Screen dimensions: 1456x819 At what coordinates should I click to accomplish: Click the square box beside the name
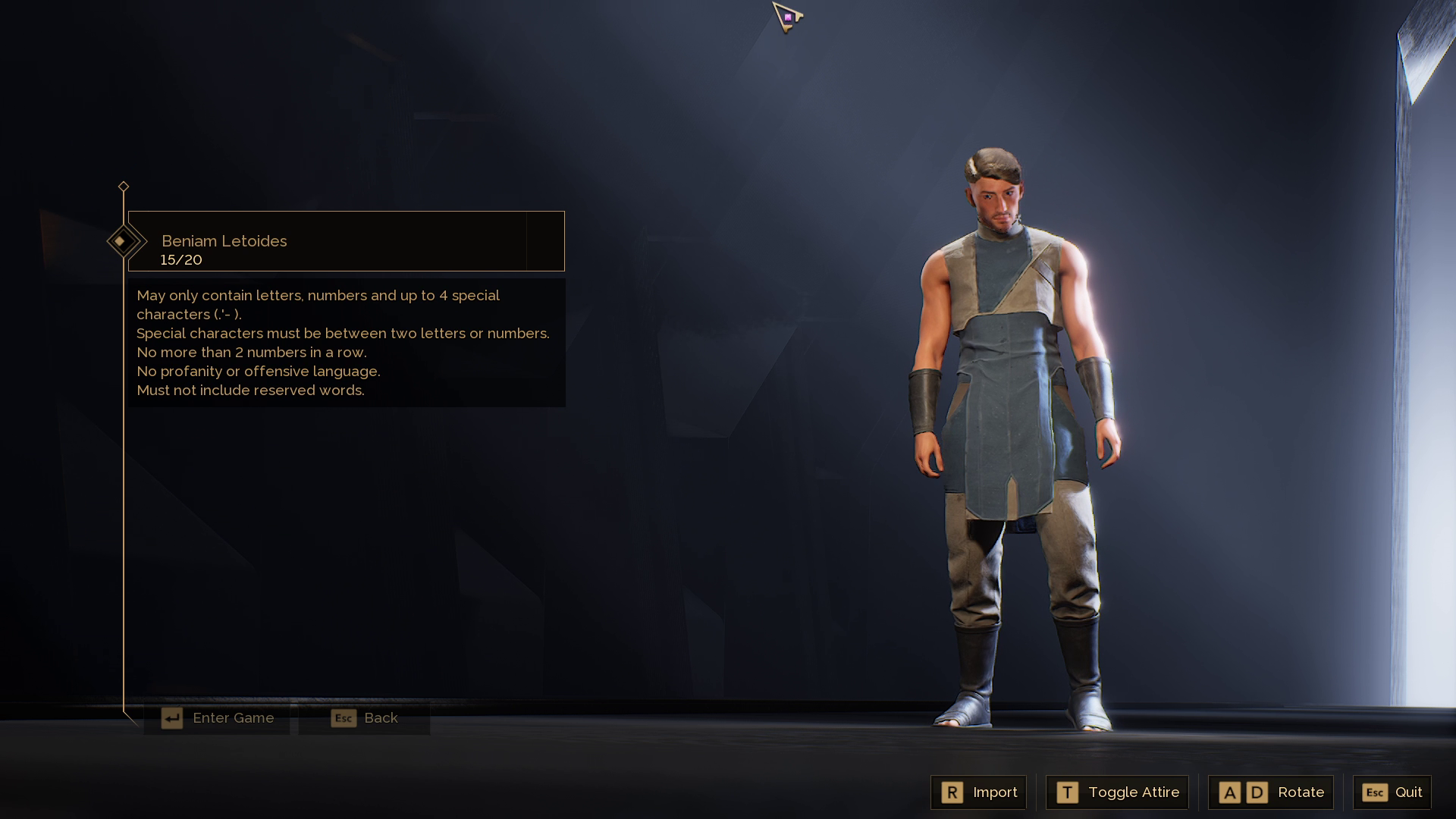tap(545, 241)
